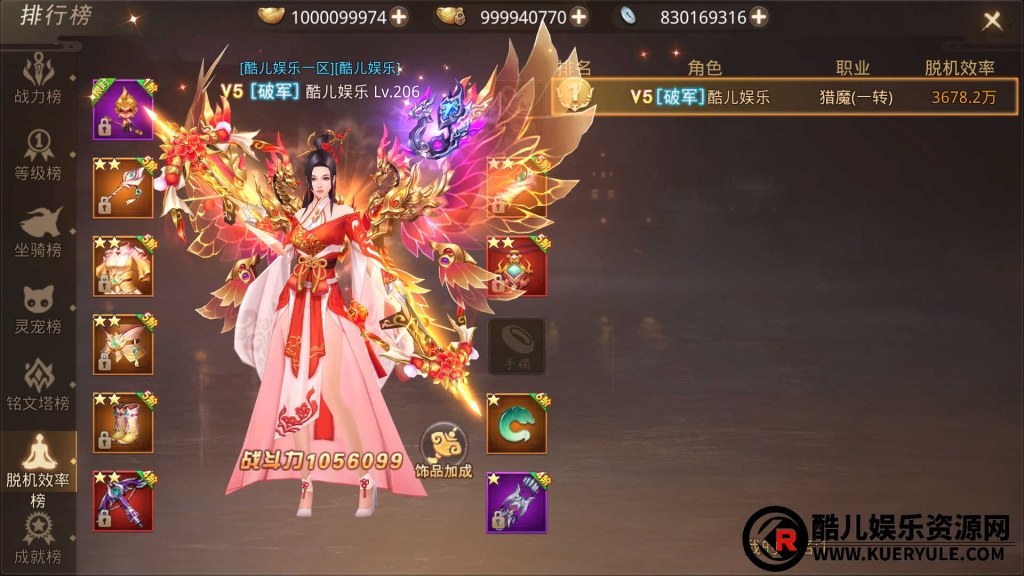This screenshot has width=1024, height=576.
Task: Open the 饰品加成 accessory bonus
Action: click(x=443, y=451)
